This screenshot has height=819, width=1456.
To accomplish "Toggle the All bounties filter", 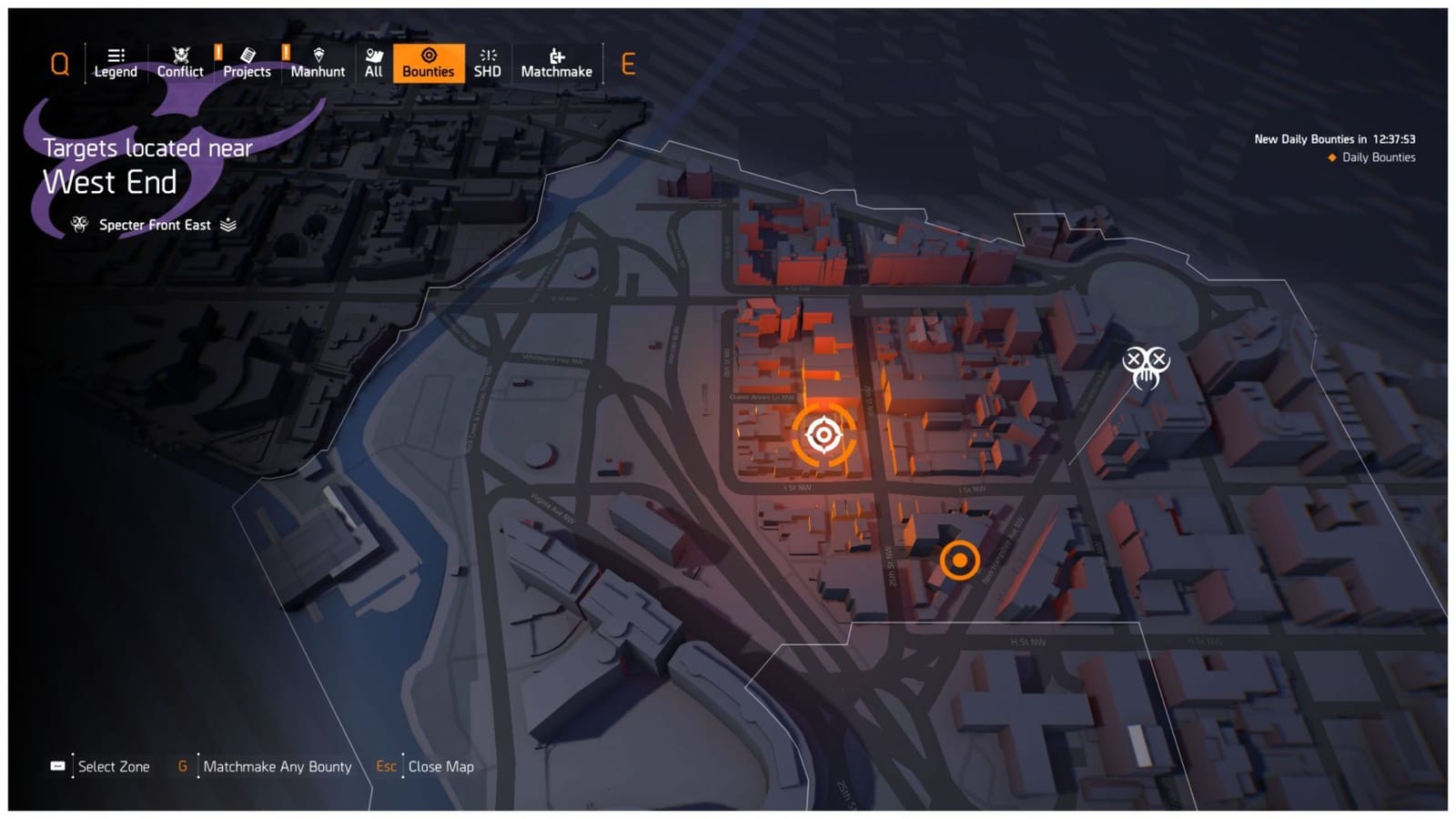I will click(373, 62).
